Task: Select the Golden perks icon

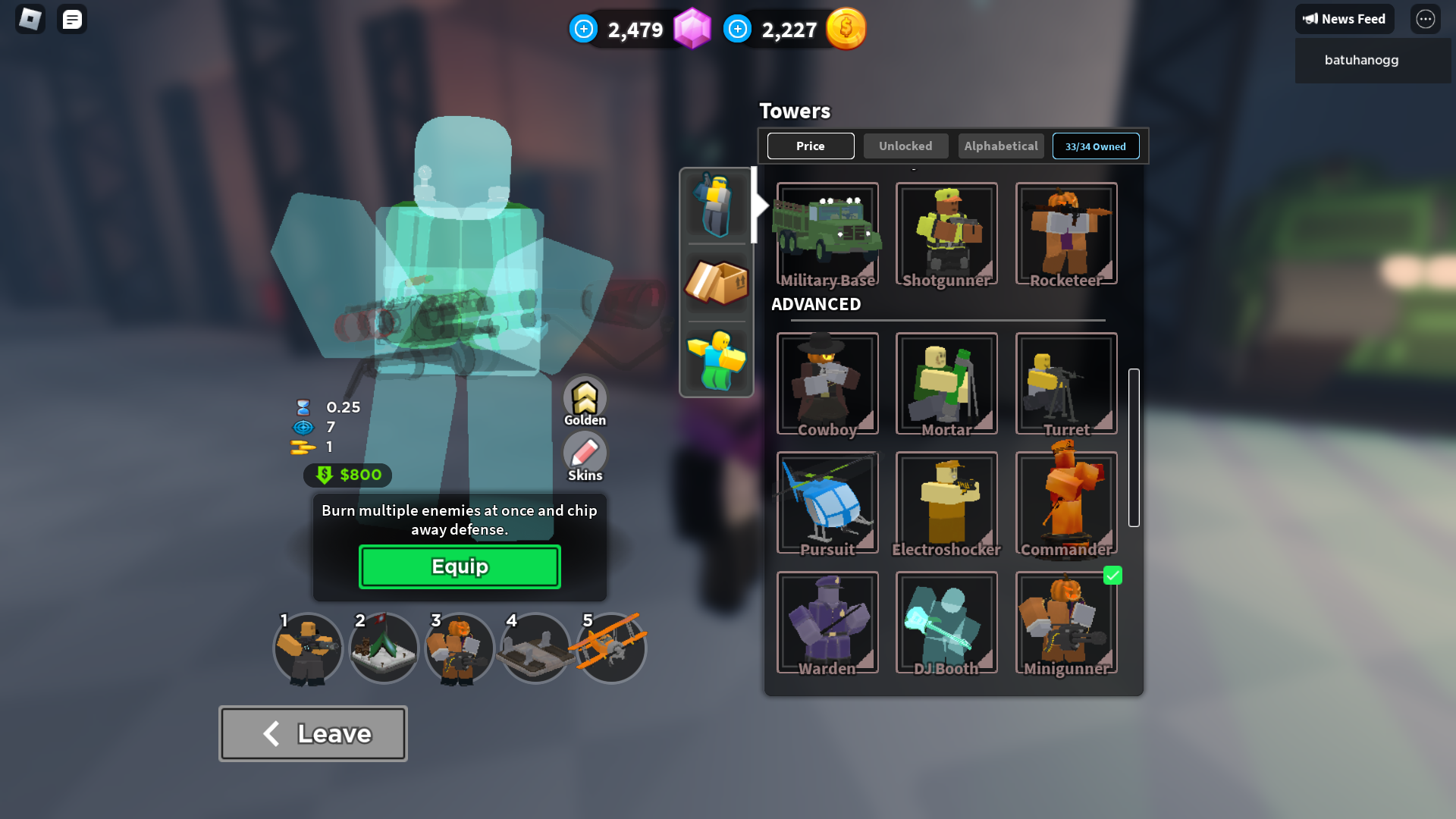Action: 584,398
